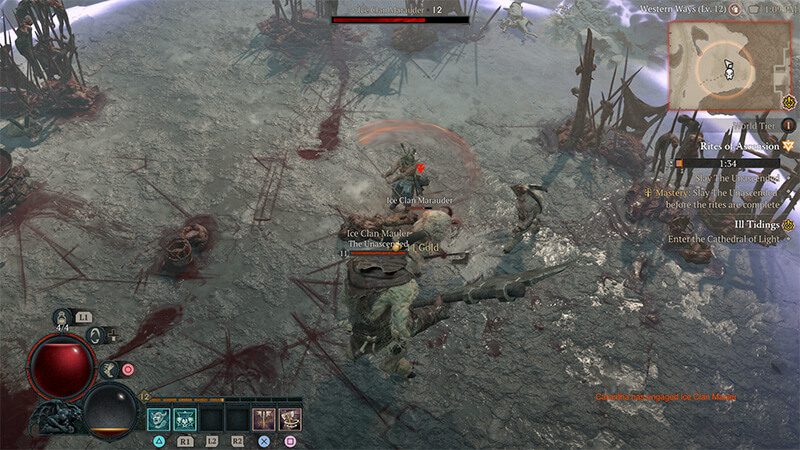Select the first teal skull skill slot
800x450 pixels.
click(x=160, y=419)
